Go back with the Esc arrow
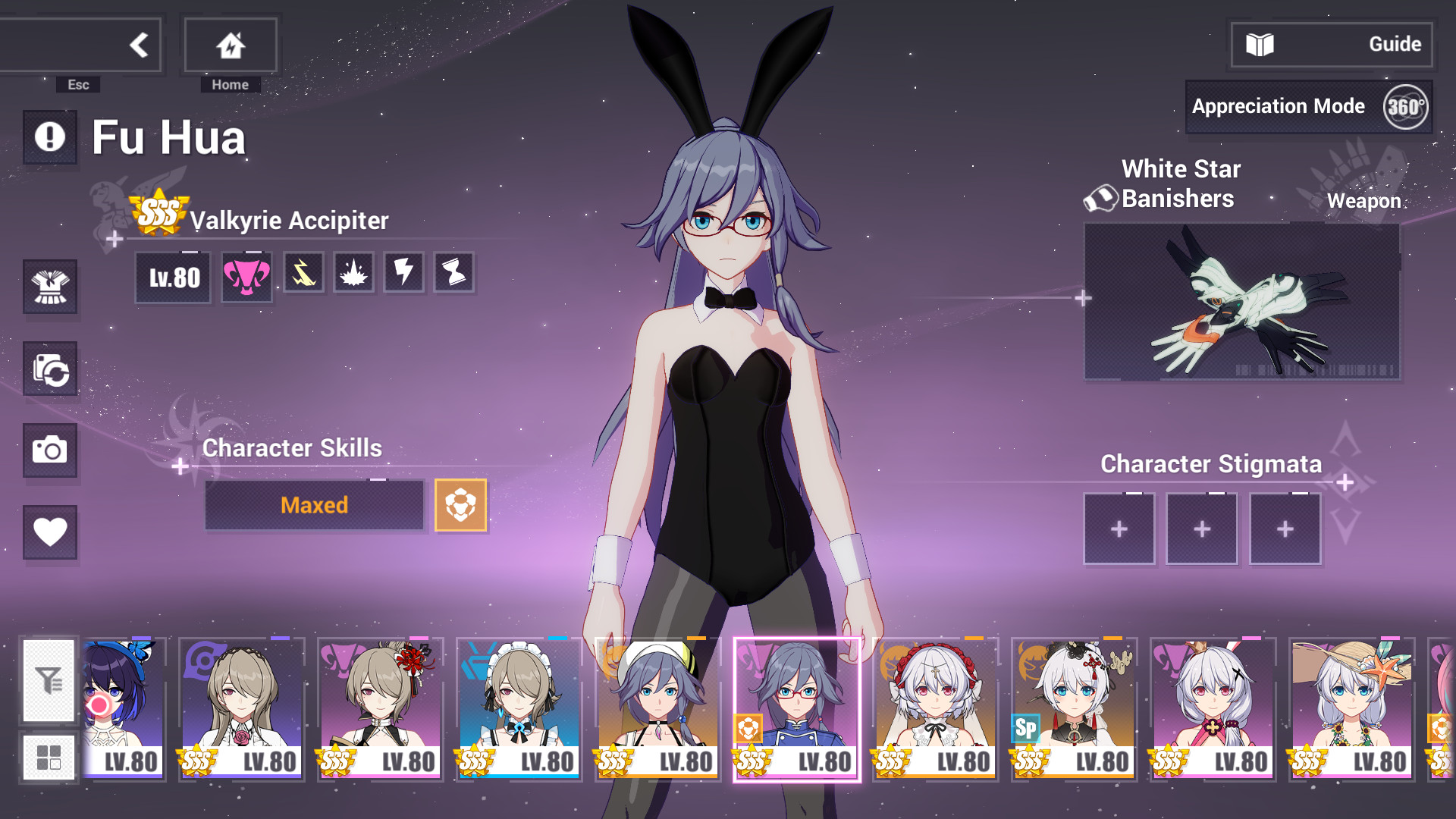1456x819 pixels. [x=139, y=44]
